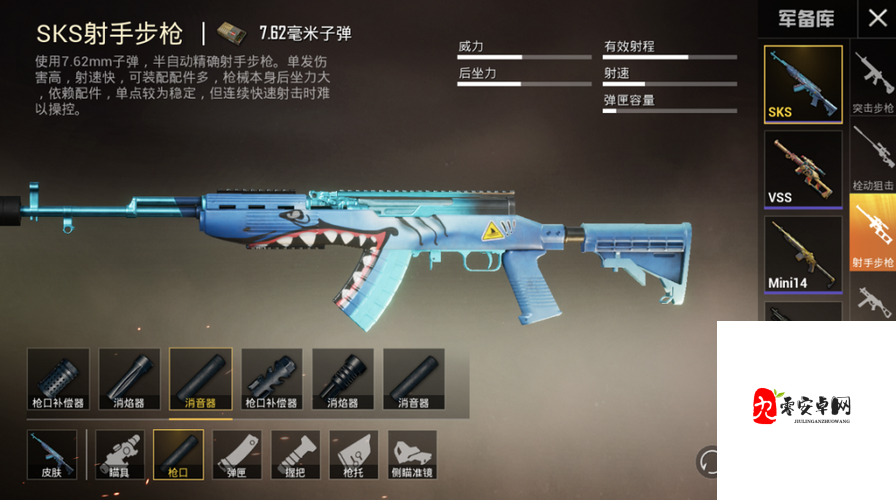Select the 枪口 muzzle category
The image size is (896, 500).
tap(178, 455)
